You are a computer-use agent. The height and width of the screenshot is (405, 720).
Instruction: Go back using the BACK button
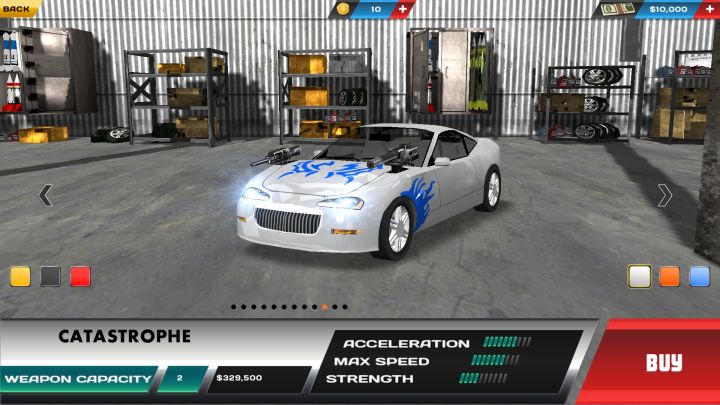click(x=17, y=8)
